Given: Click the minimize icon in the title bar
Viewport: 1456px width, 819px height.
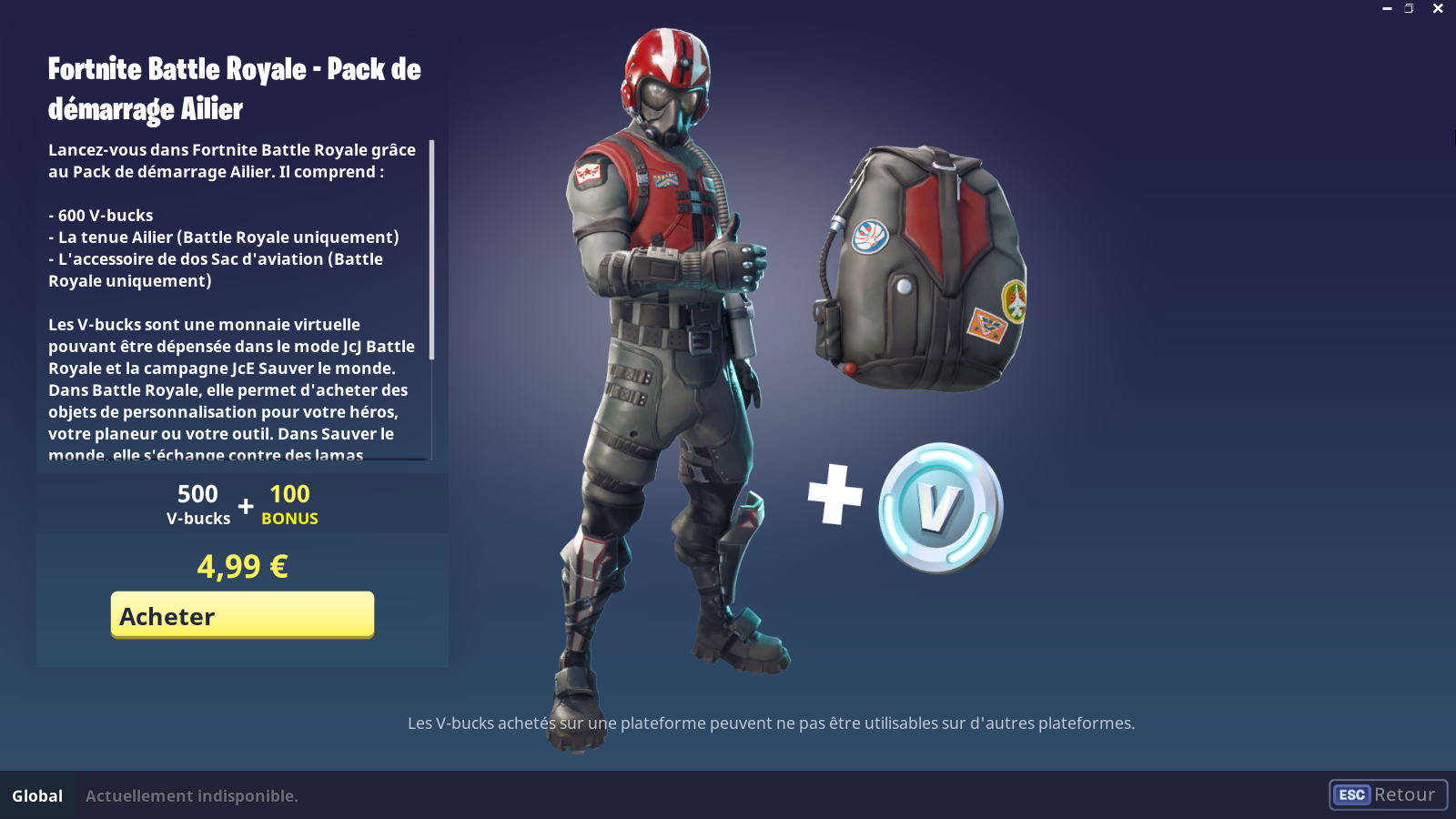Looking at the screenshot, I should click(1387, 8).
